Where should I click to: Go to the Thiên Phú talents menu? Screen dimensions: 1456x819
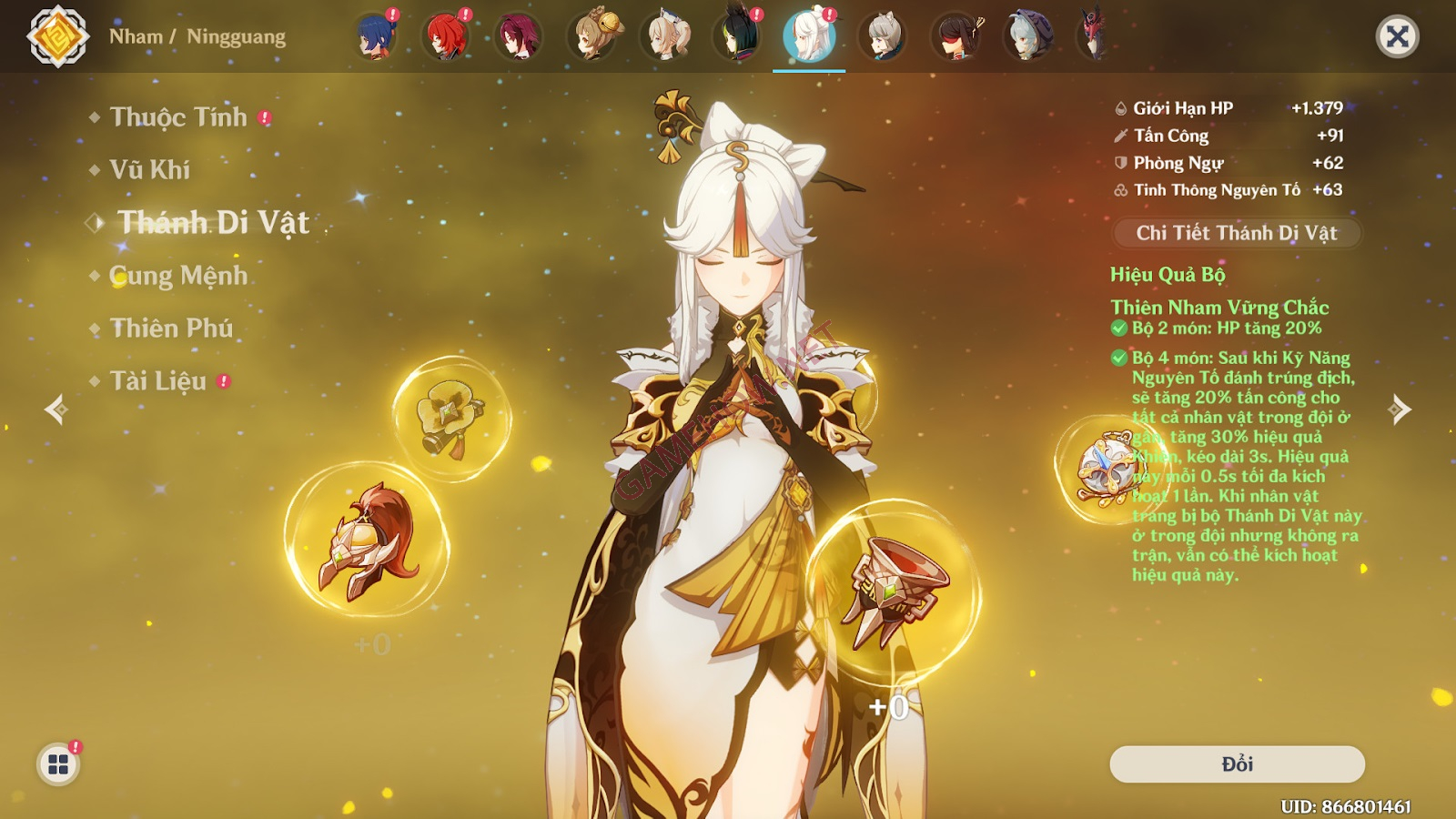tap(171, 329)
